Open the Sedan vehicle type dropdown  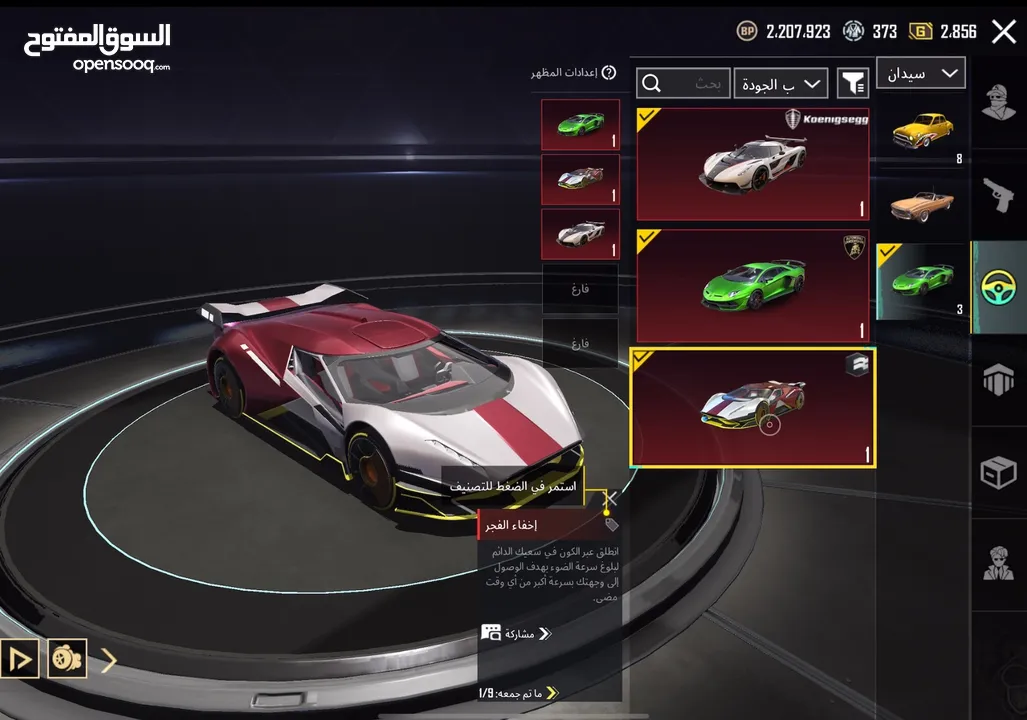tap(921, 73)
